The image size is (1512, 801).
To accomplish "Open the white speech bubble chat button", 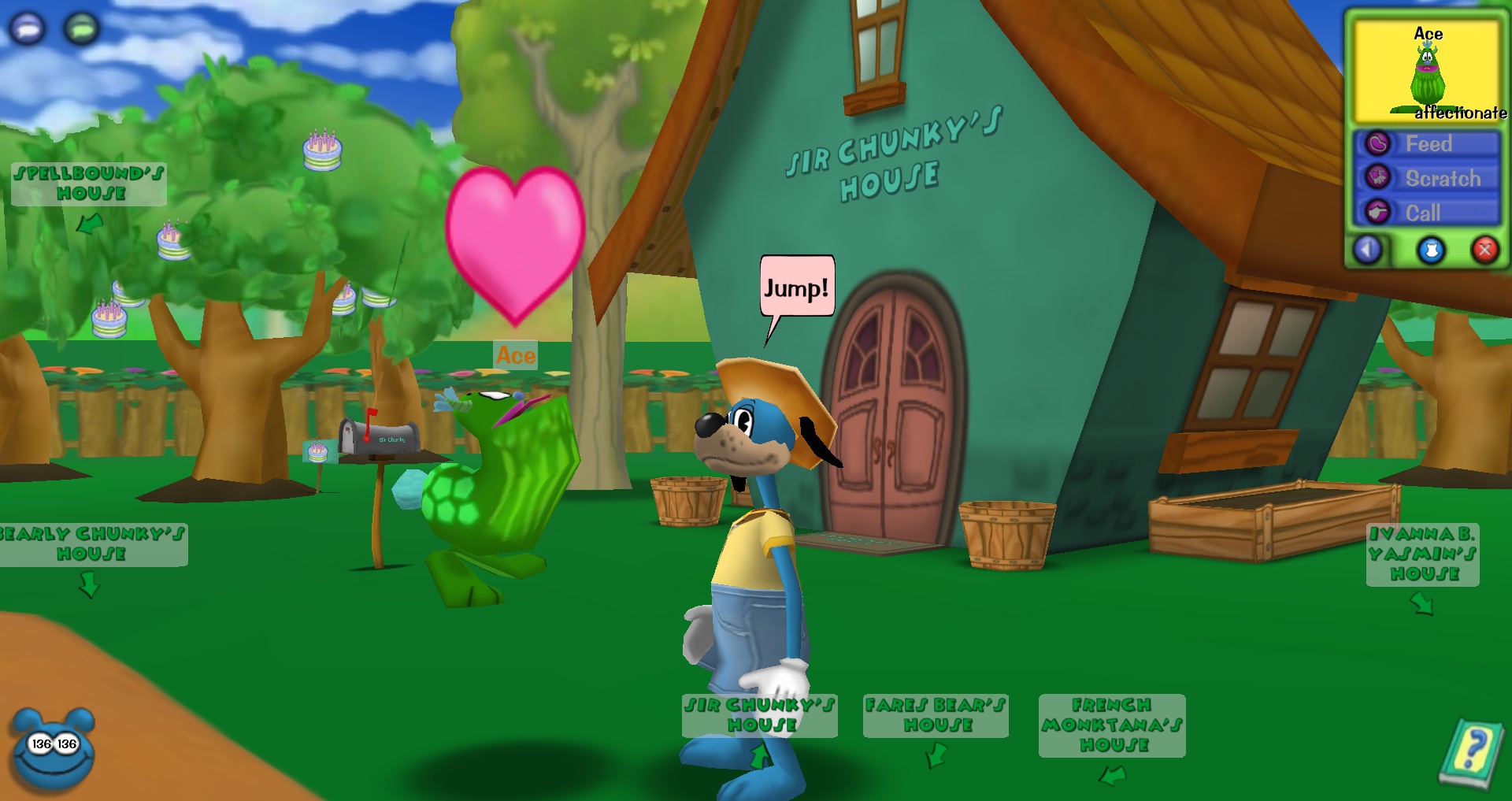I will point(27,29).
